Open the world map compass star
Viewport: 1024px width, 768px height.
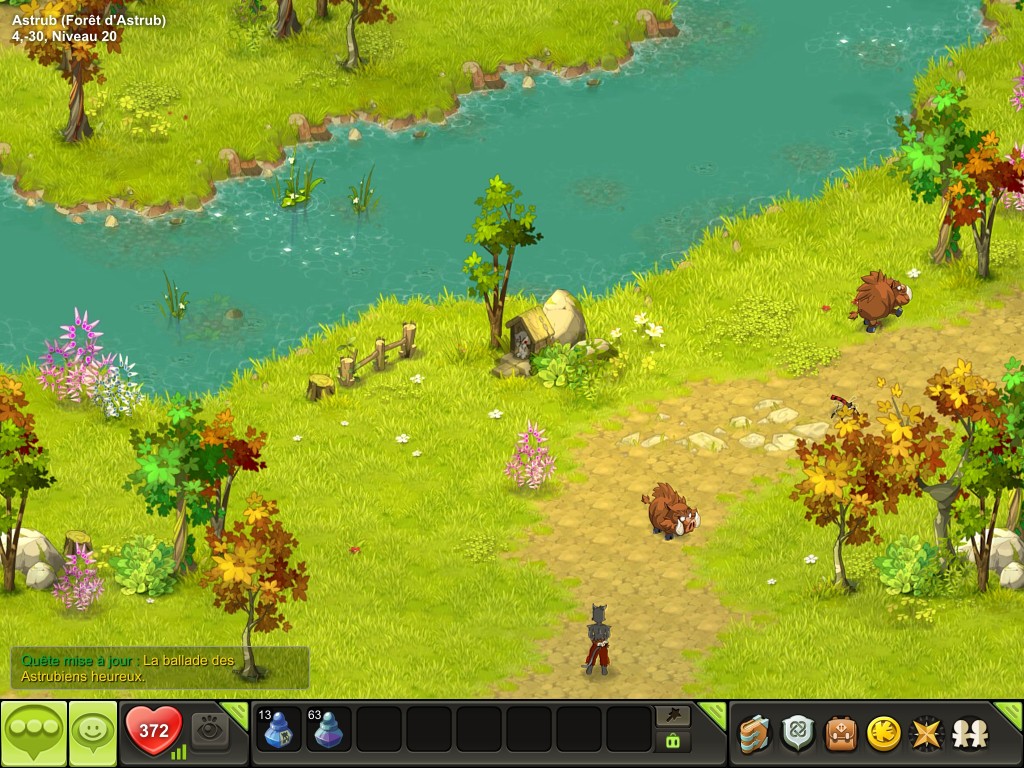tap(926, 734)
